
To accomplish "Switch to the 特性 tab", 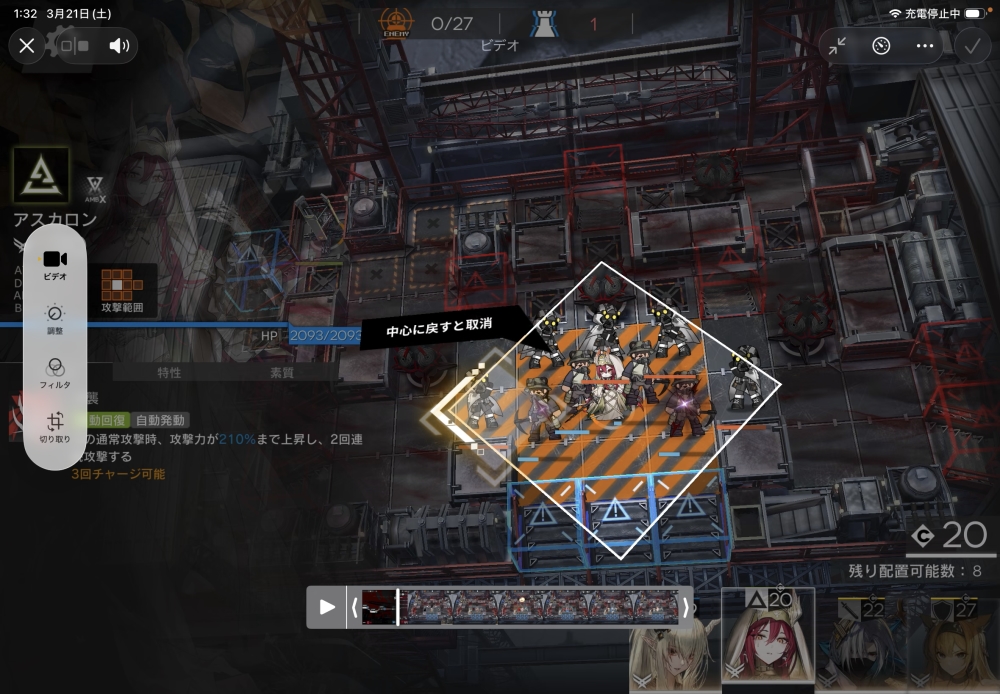I will (x=169, y=373).
